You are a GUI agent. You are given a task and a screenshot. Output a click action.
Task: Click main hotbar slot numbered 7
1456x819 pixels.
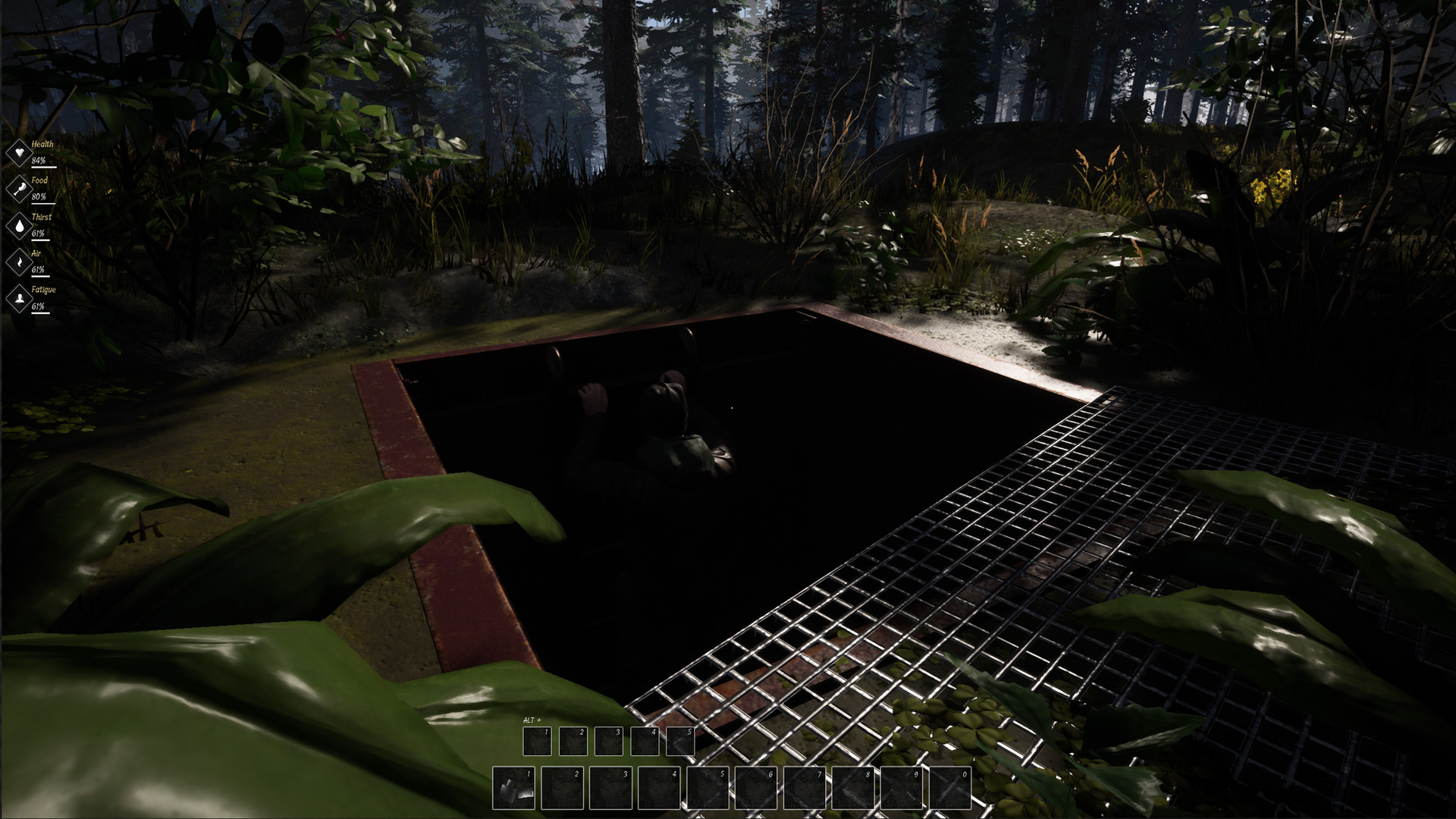coord(805,788)
